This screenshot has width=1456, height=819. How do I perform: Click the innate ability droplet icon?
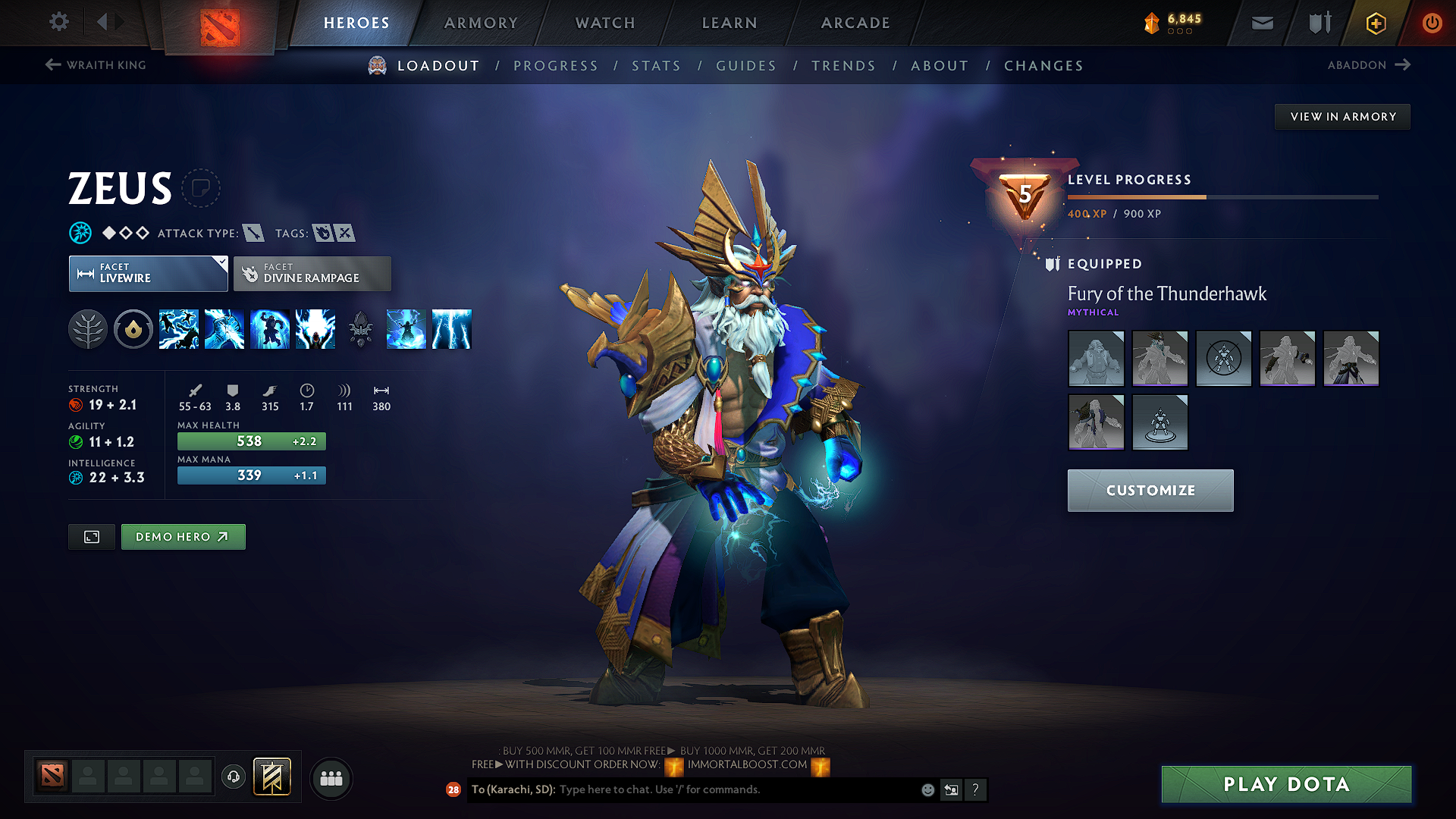pos(133,328)
